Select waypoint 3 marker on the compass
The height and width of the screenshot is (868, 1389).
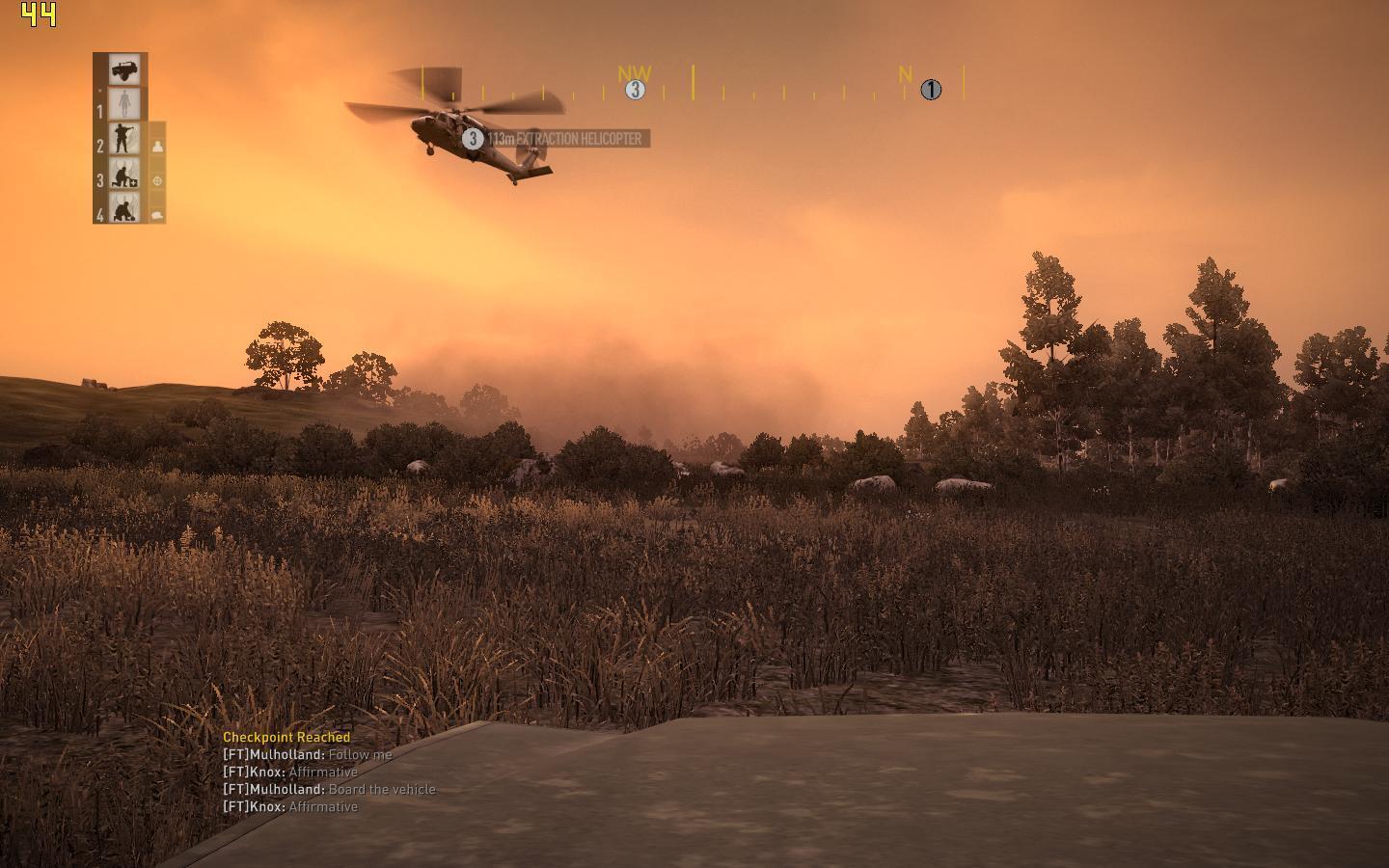coord(635,90)
